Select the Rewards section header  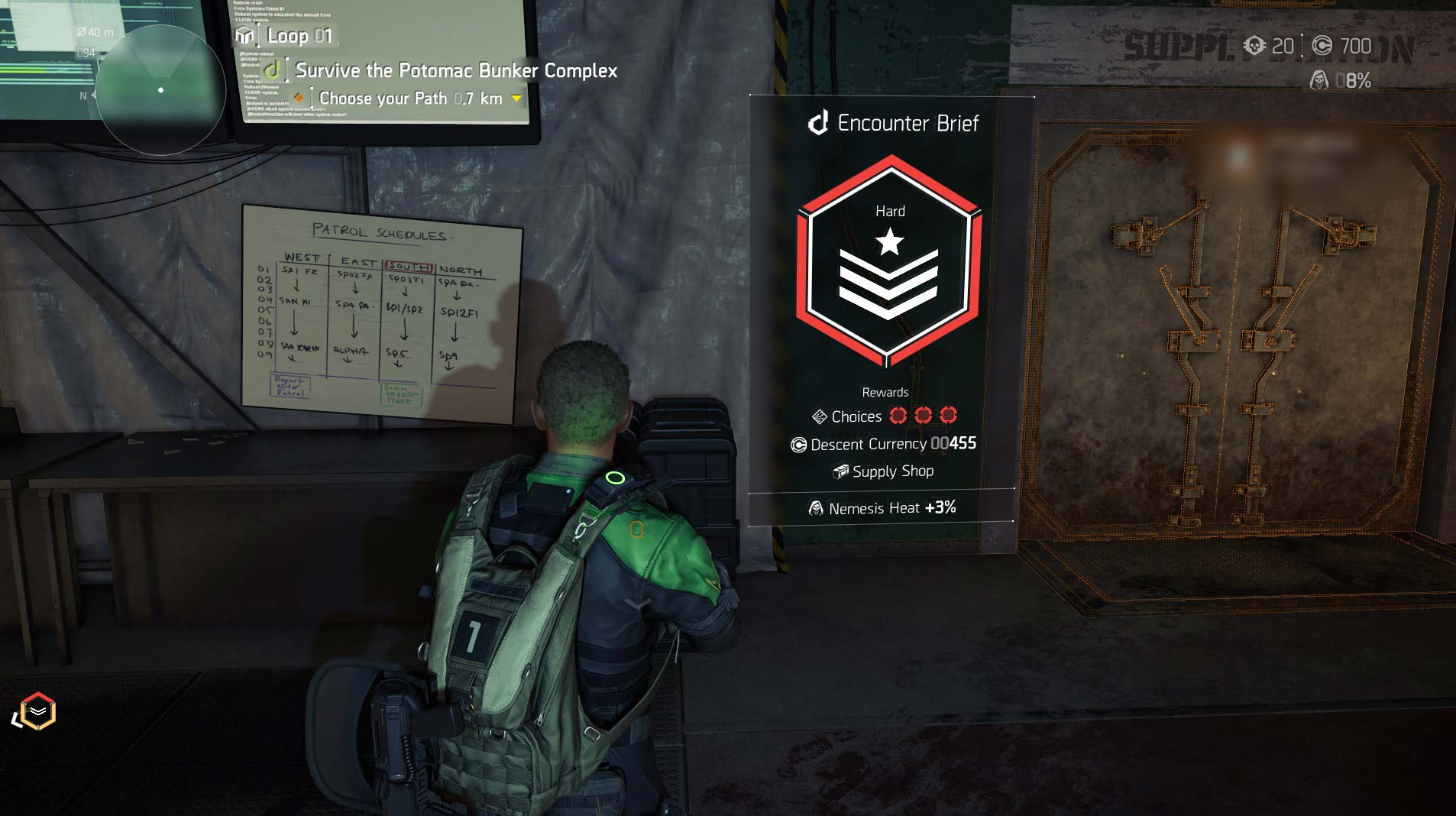886,391
